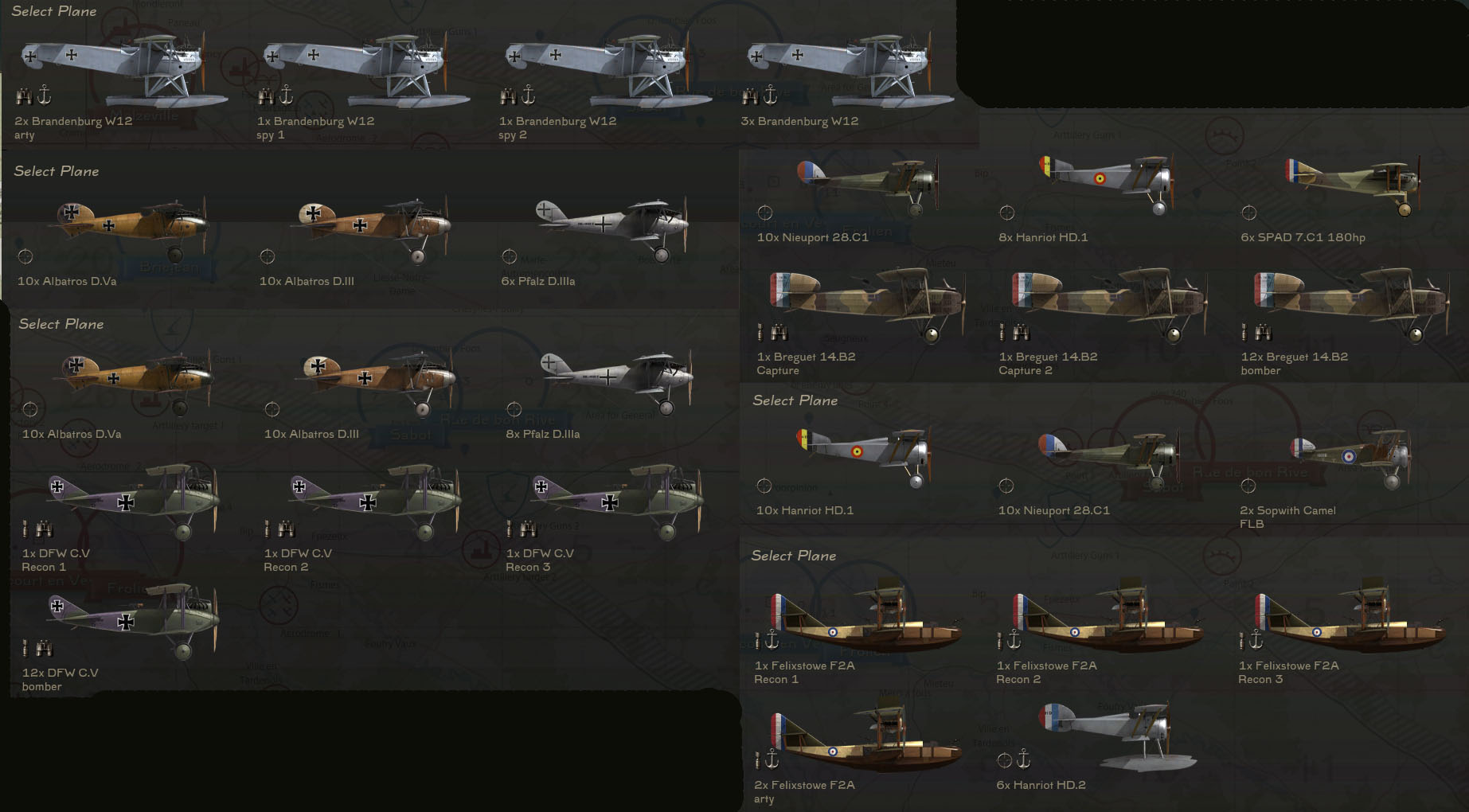Image resolution: width=1469 pixels, height=812 pixels.
Task: Select the crosshair marker beside 10x Albatros D.Va
Action: [25, 256]
